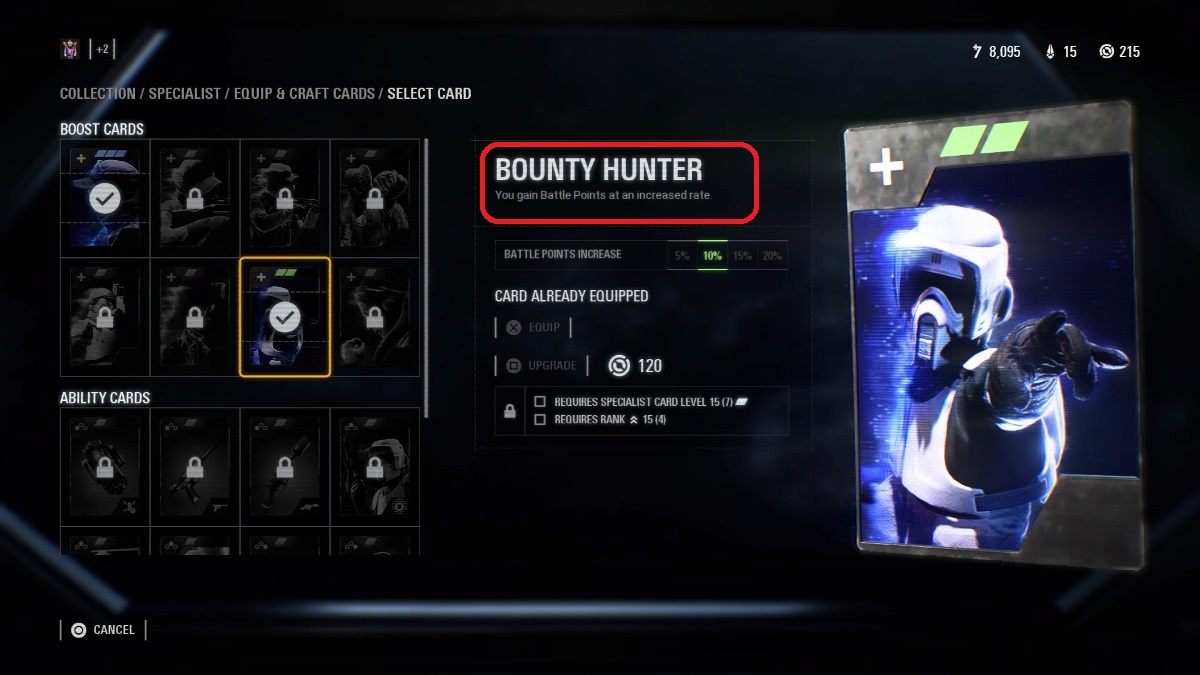
Task: Upgrade the Bounty Hunter card
Action: click(541, 366)
